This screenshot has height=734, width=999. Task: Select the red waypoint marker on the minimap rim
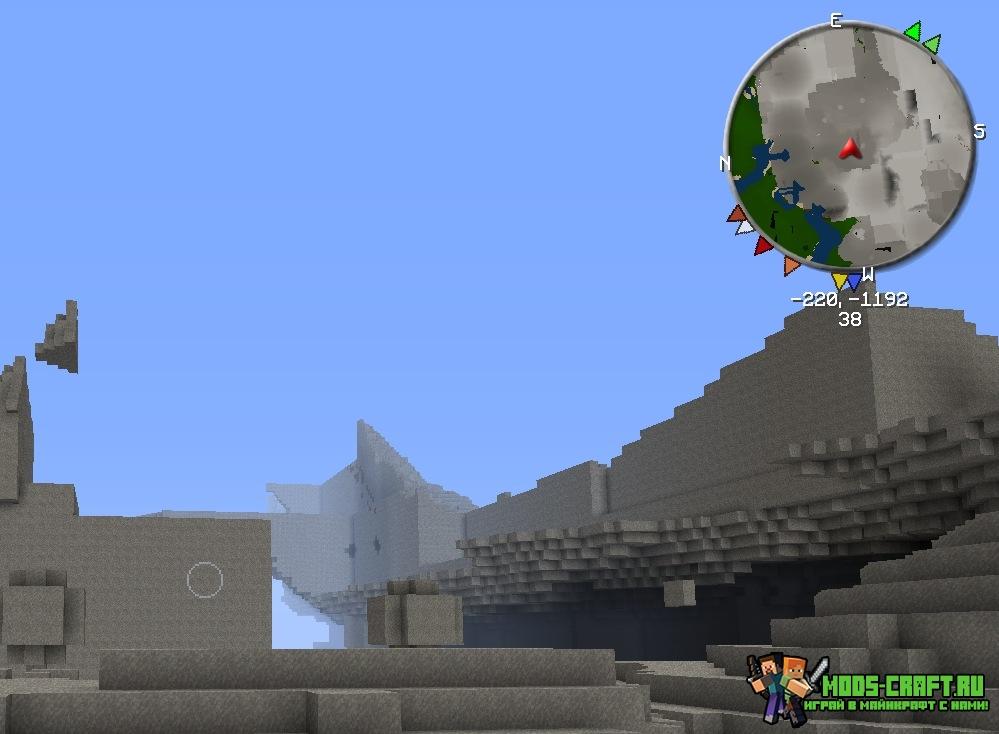(x=763, y=245)
